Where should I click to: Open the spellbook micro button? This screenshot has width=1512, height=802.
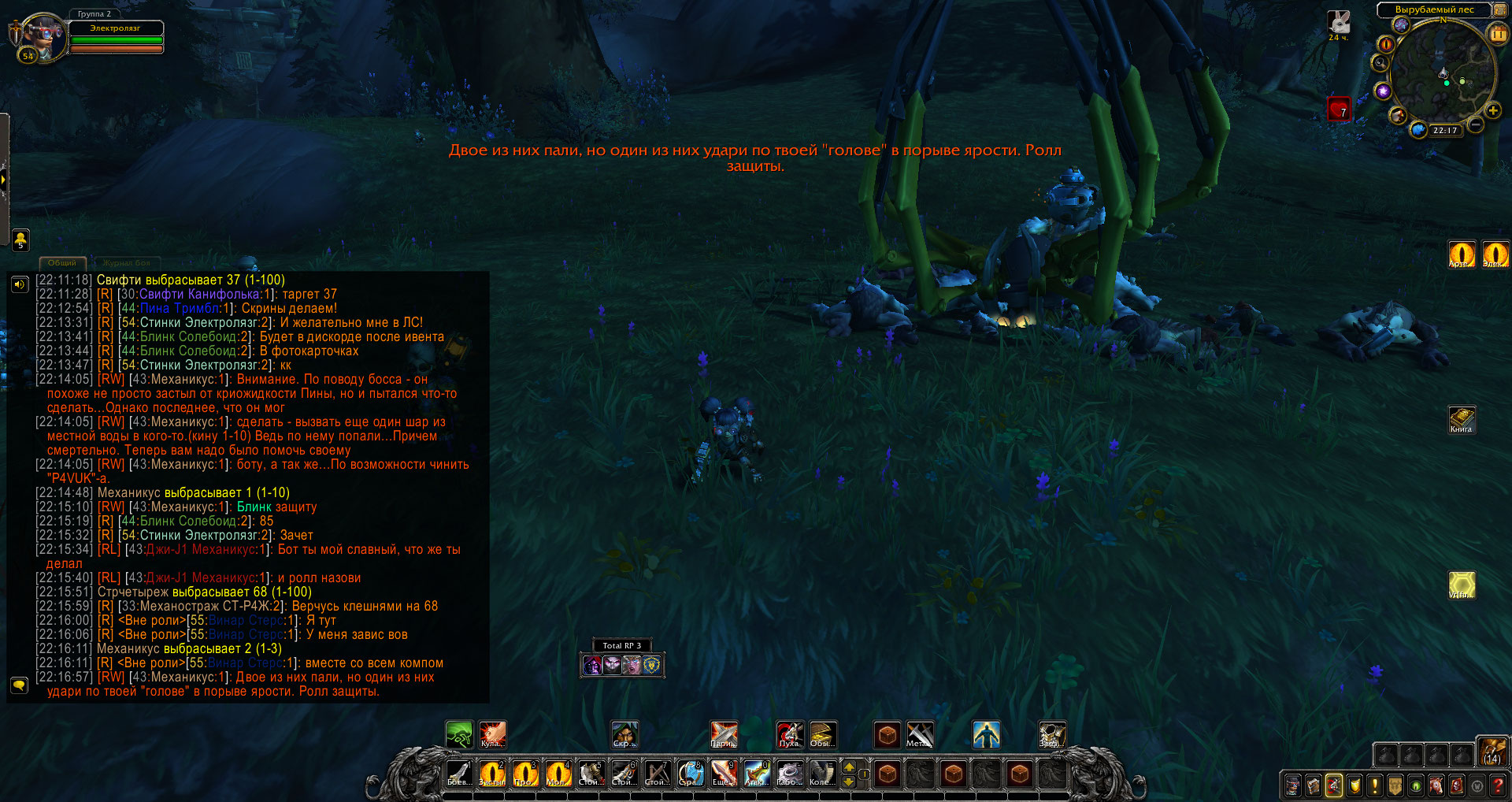point(1313,785)
